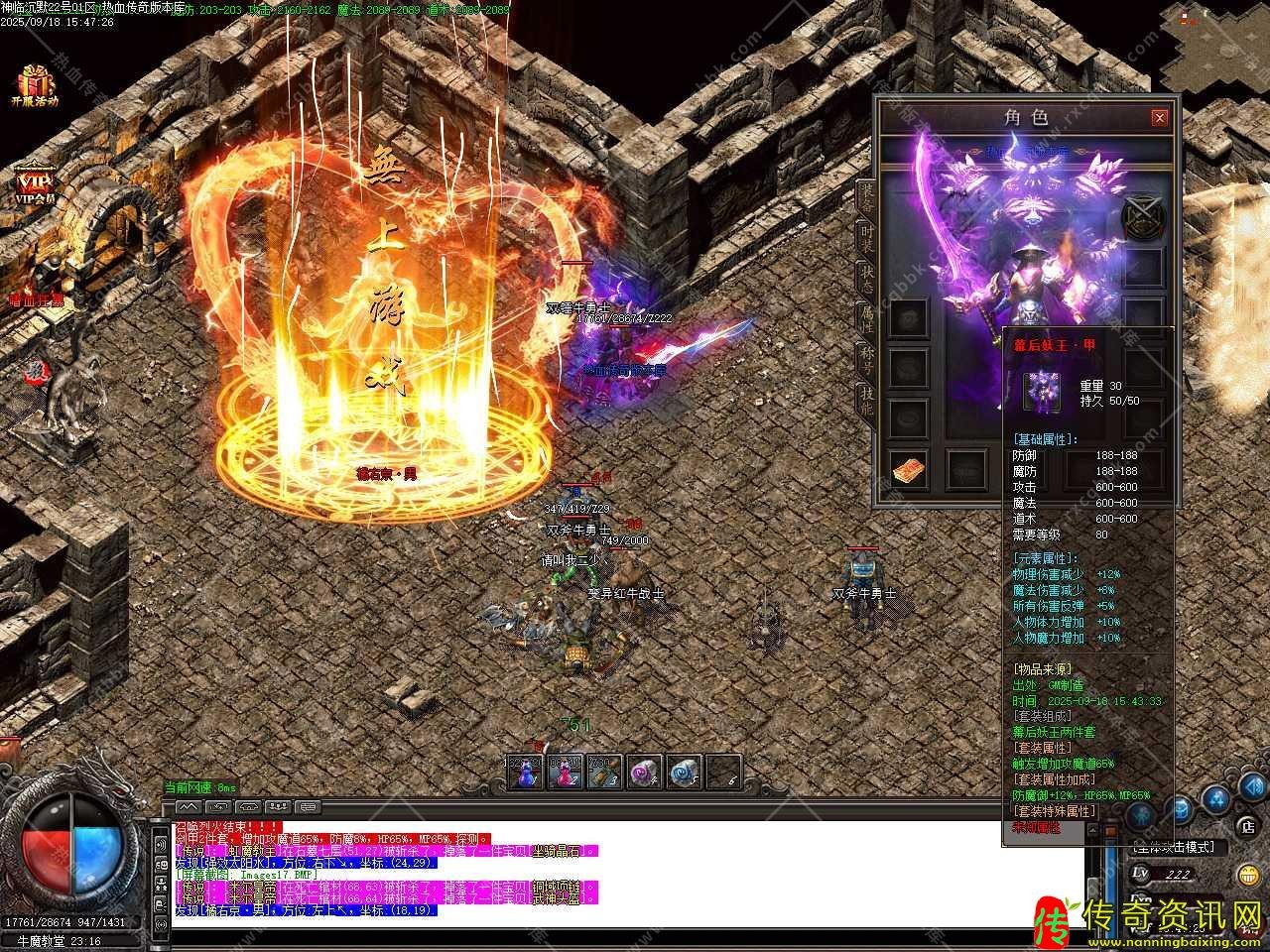Select the red booklet equipment slot
Screen dimensions: 1270x952
click(910, 470)
